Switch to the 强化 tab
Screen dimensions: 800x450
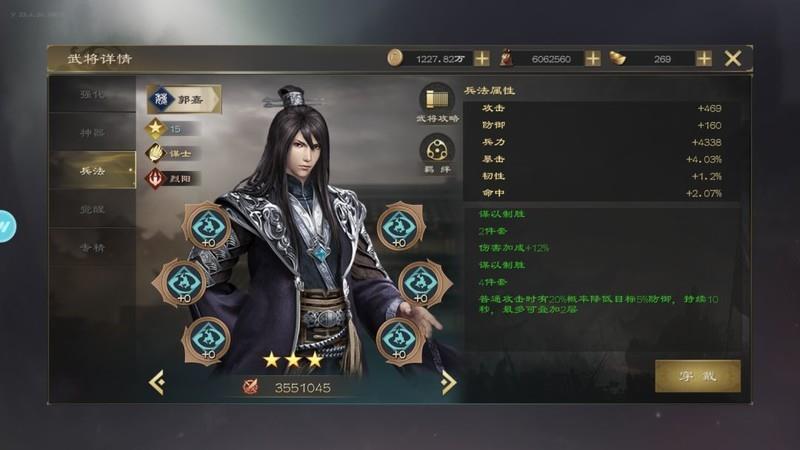point(93,95)
